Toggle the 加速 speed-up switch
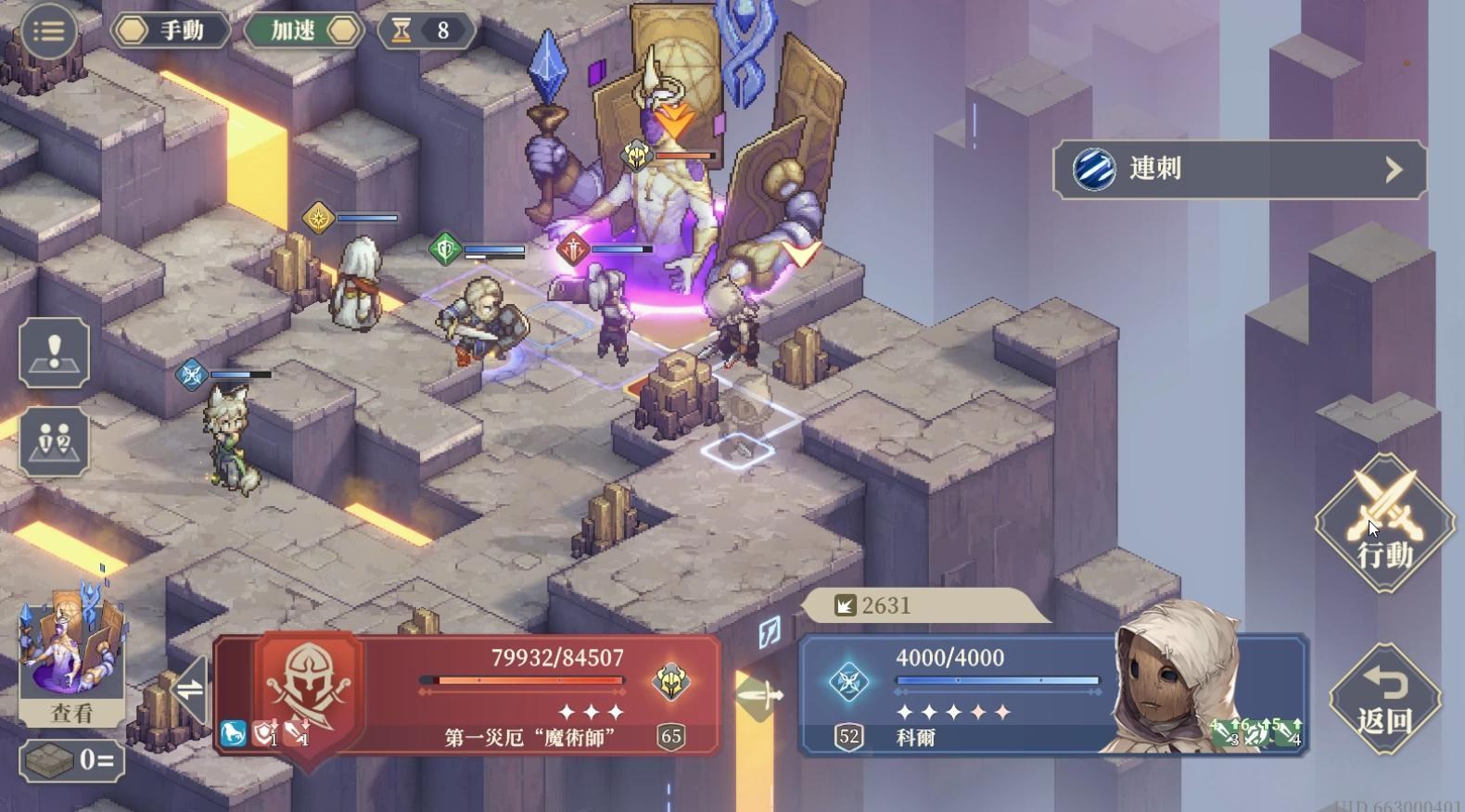The image size is (1465, 812). (304, 31)
